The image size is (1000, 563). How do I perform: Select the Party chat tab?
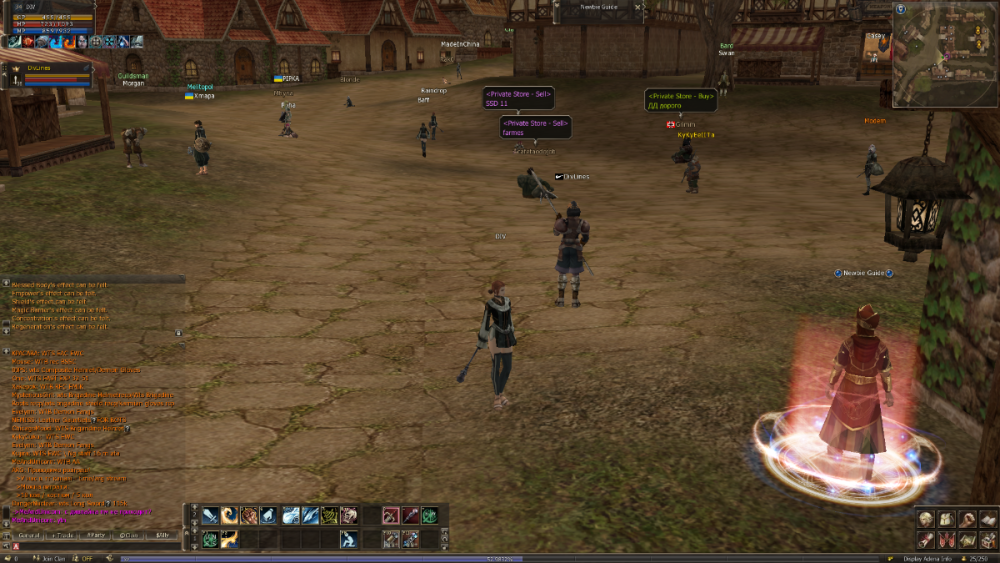(96, 536)
